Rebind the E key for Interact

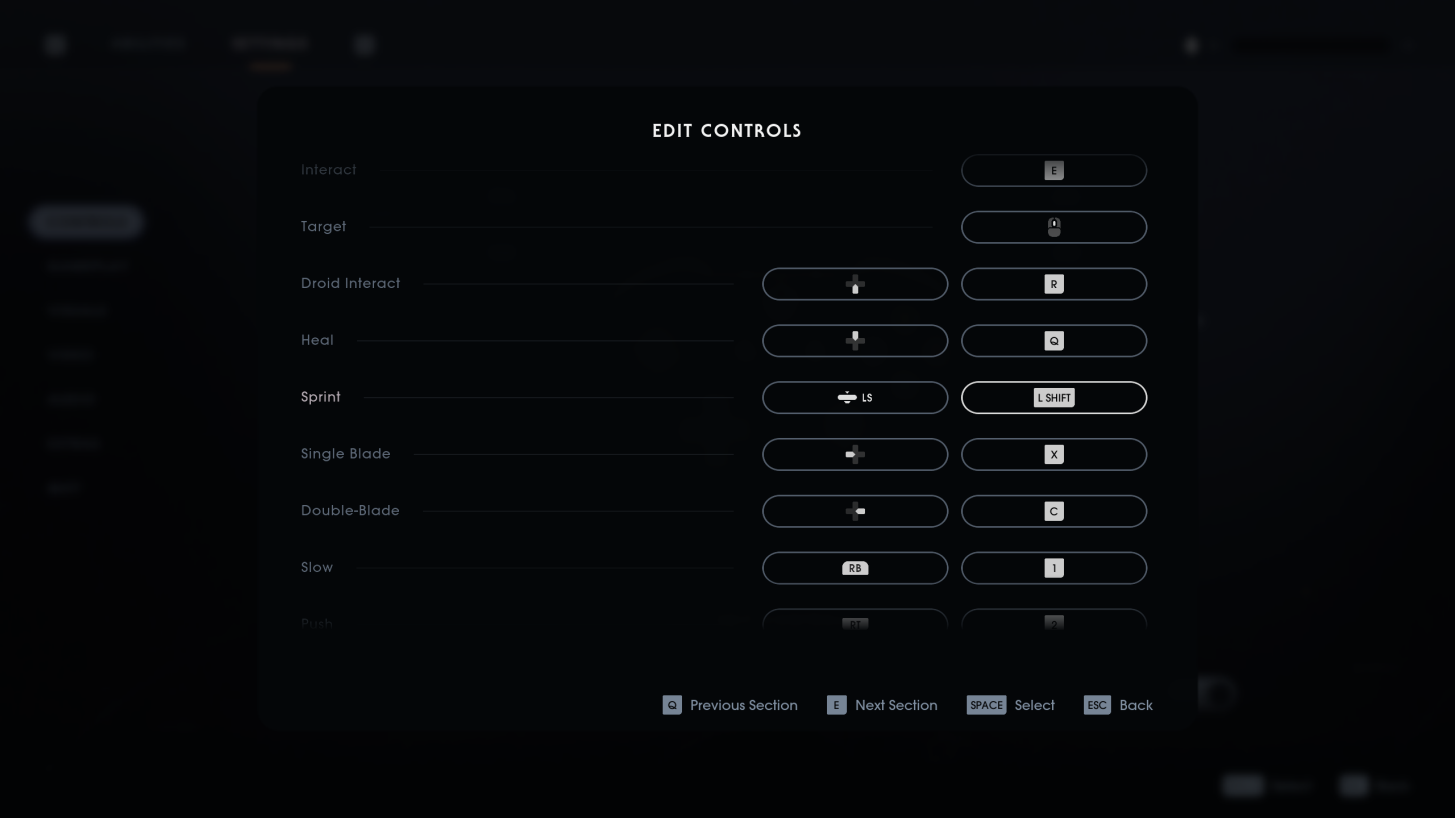click(1054, 170)
